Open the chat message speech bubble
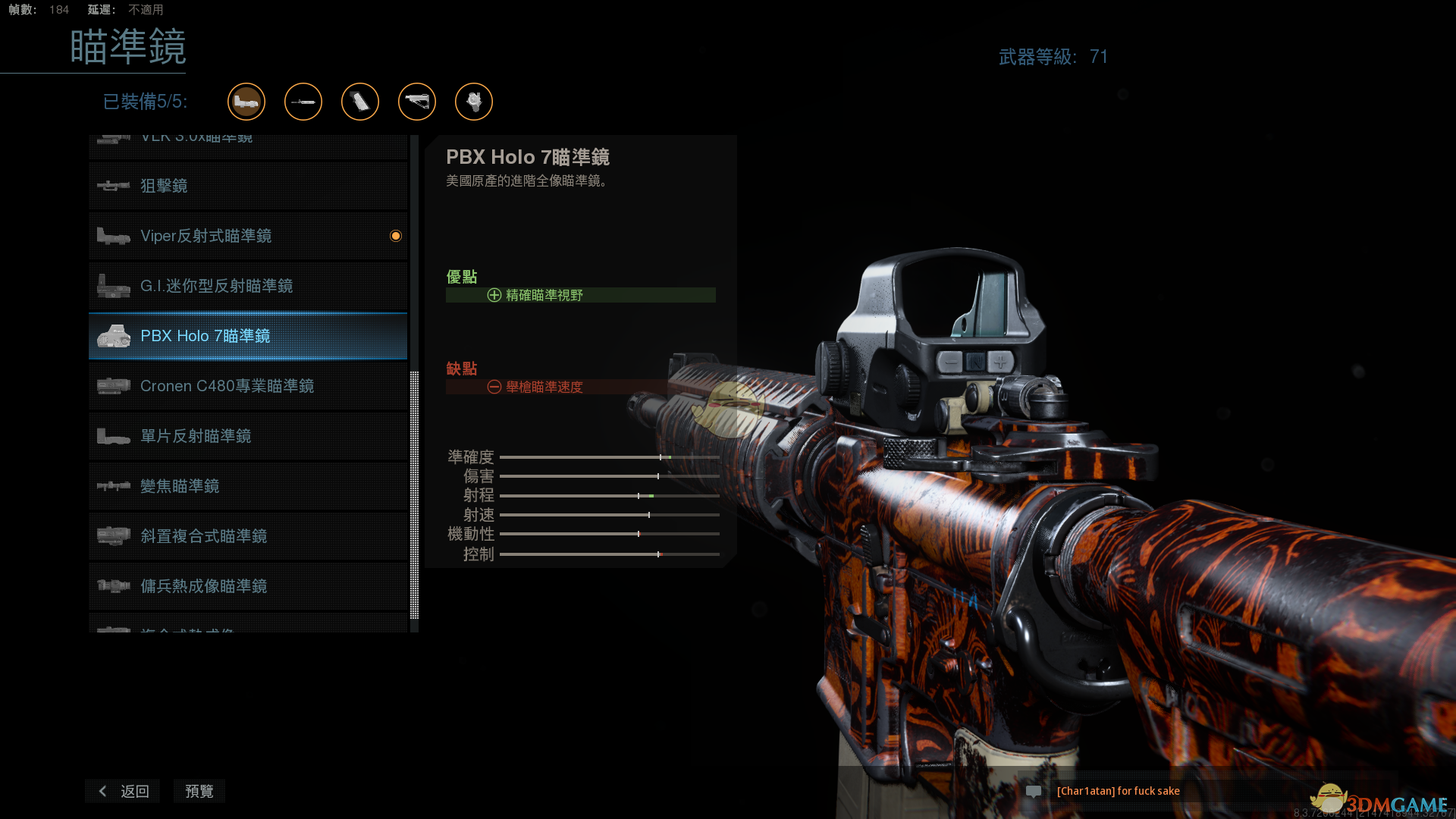Screen dimensions: 1456x819 (1034, 791)
